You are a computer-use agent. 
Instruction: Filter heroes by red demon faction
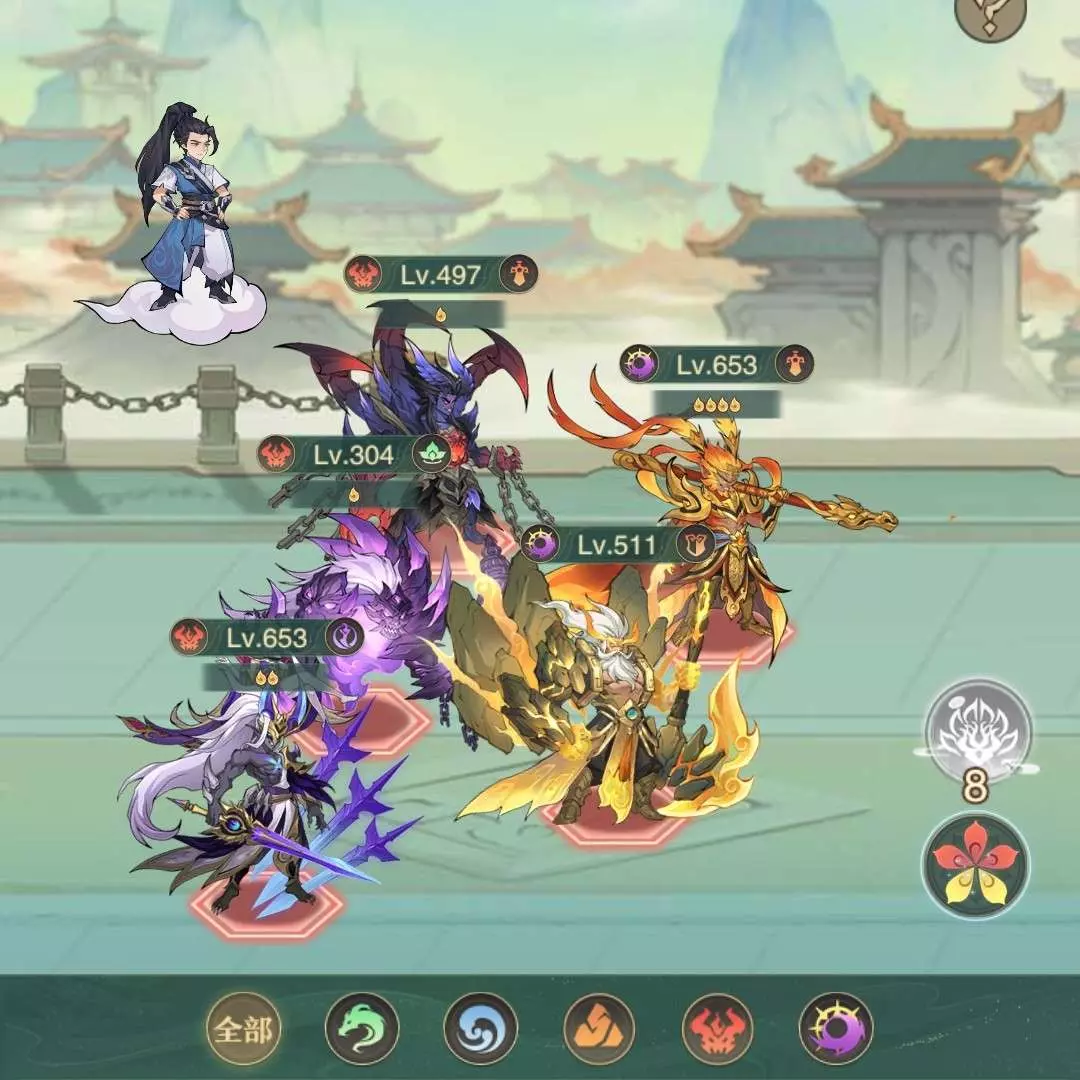click(x=718, y=1028)
